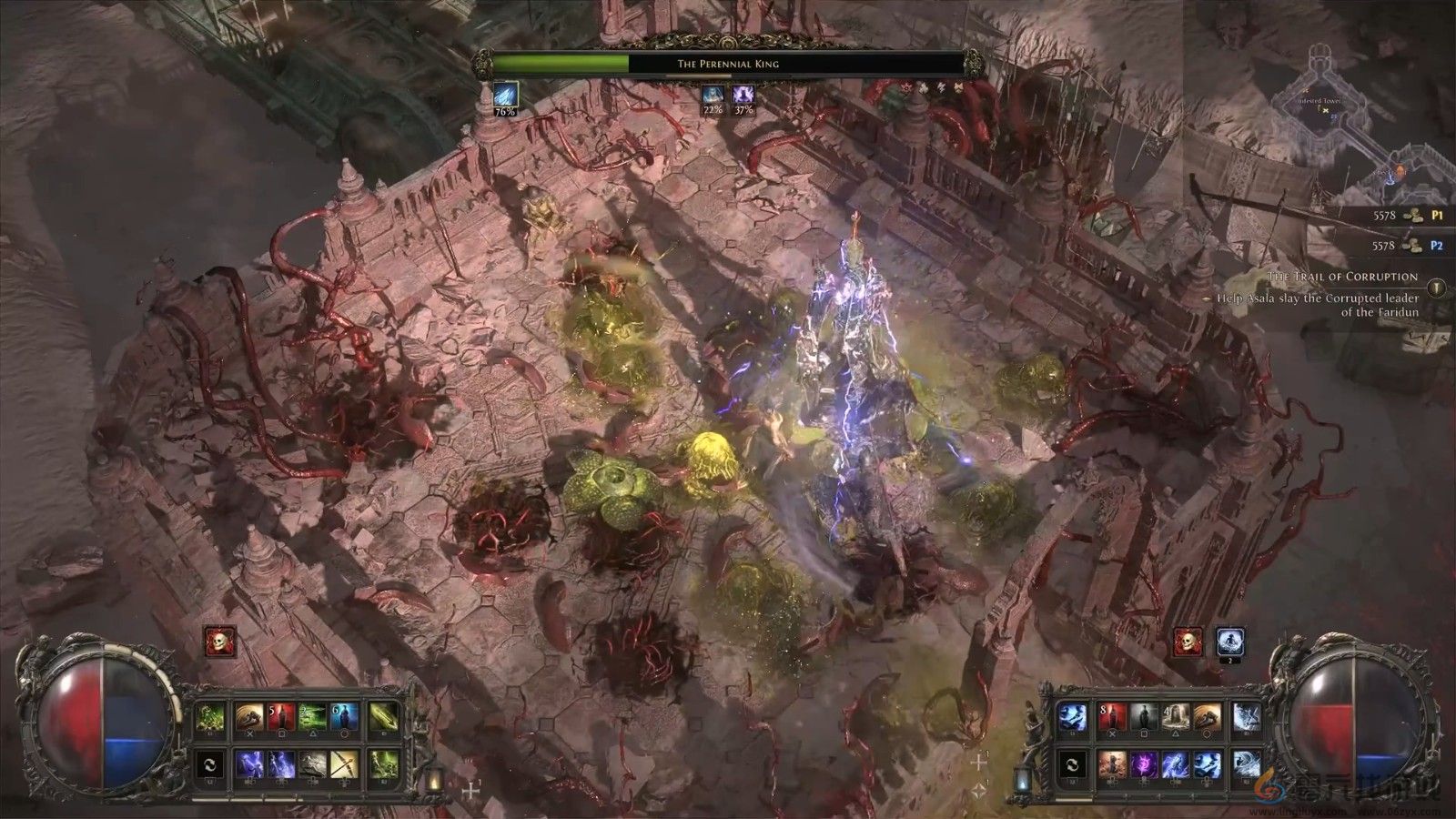Trigger the green diagonal arrow skill
This screenshot has width=1456, height=819.
point(383,718)
